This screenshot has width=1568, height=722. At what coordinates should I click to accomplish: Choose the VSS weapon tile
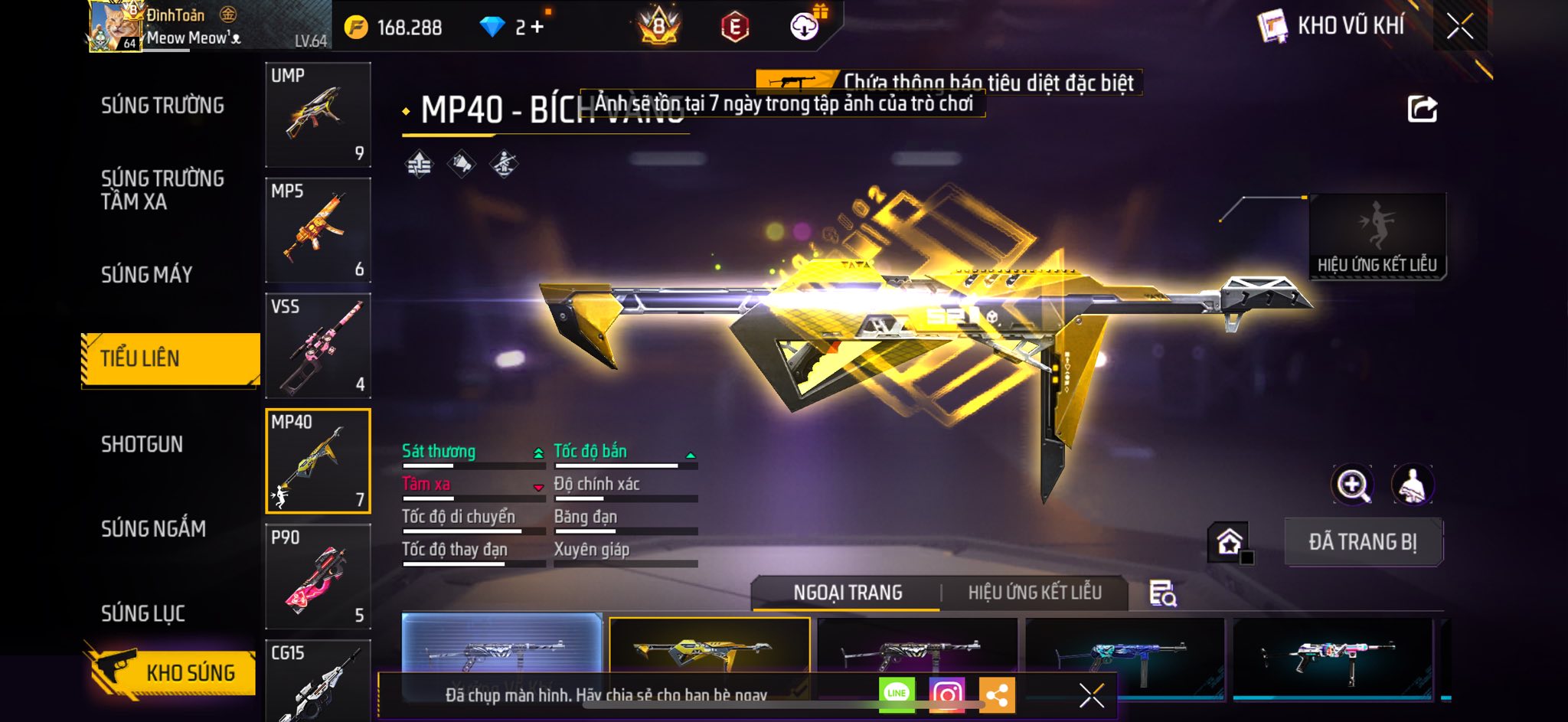(x=318, y=345)
